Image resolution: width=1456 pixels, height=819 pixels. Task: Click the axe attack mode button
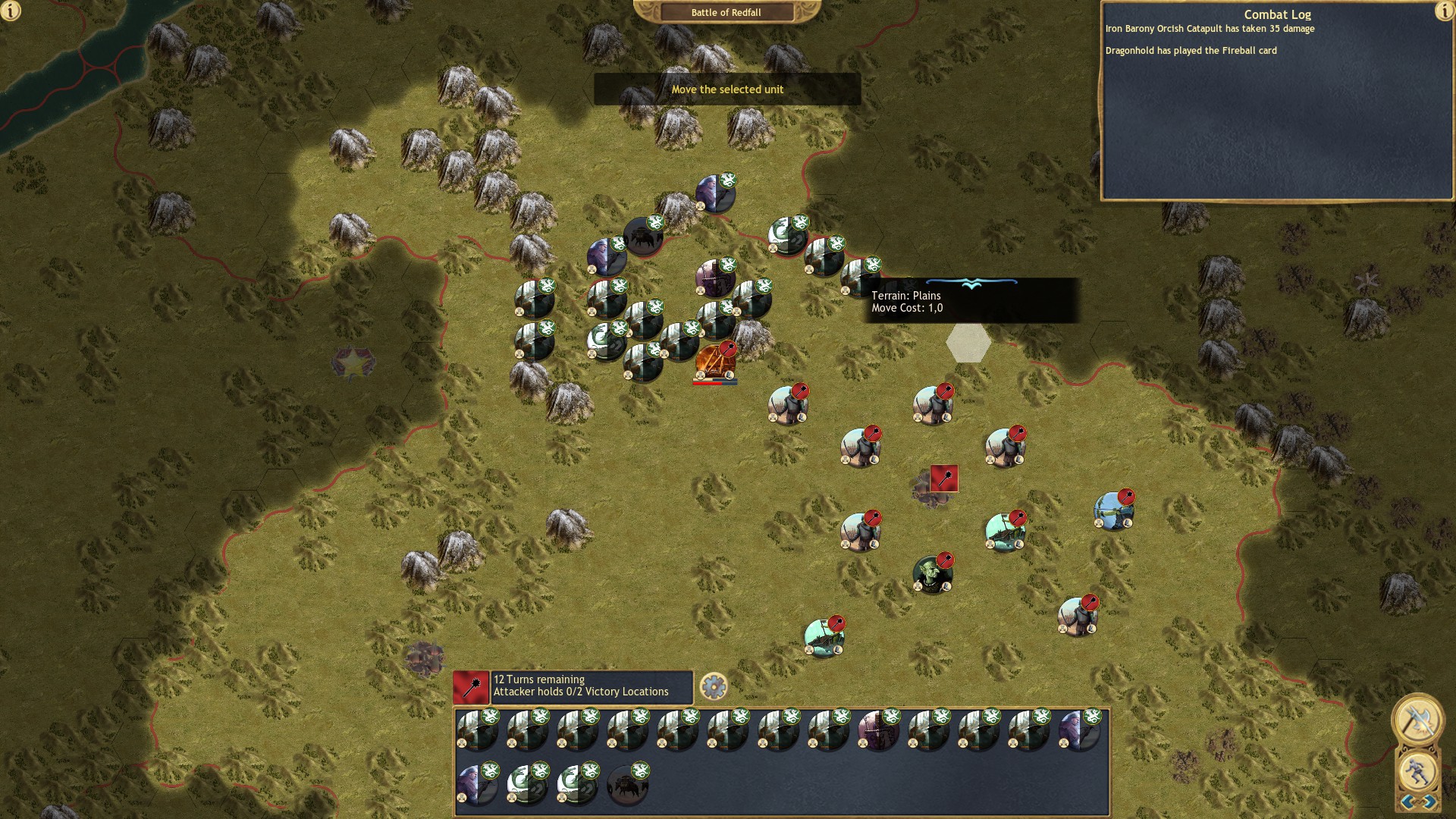tap(1417, 718)
